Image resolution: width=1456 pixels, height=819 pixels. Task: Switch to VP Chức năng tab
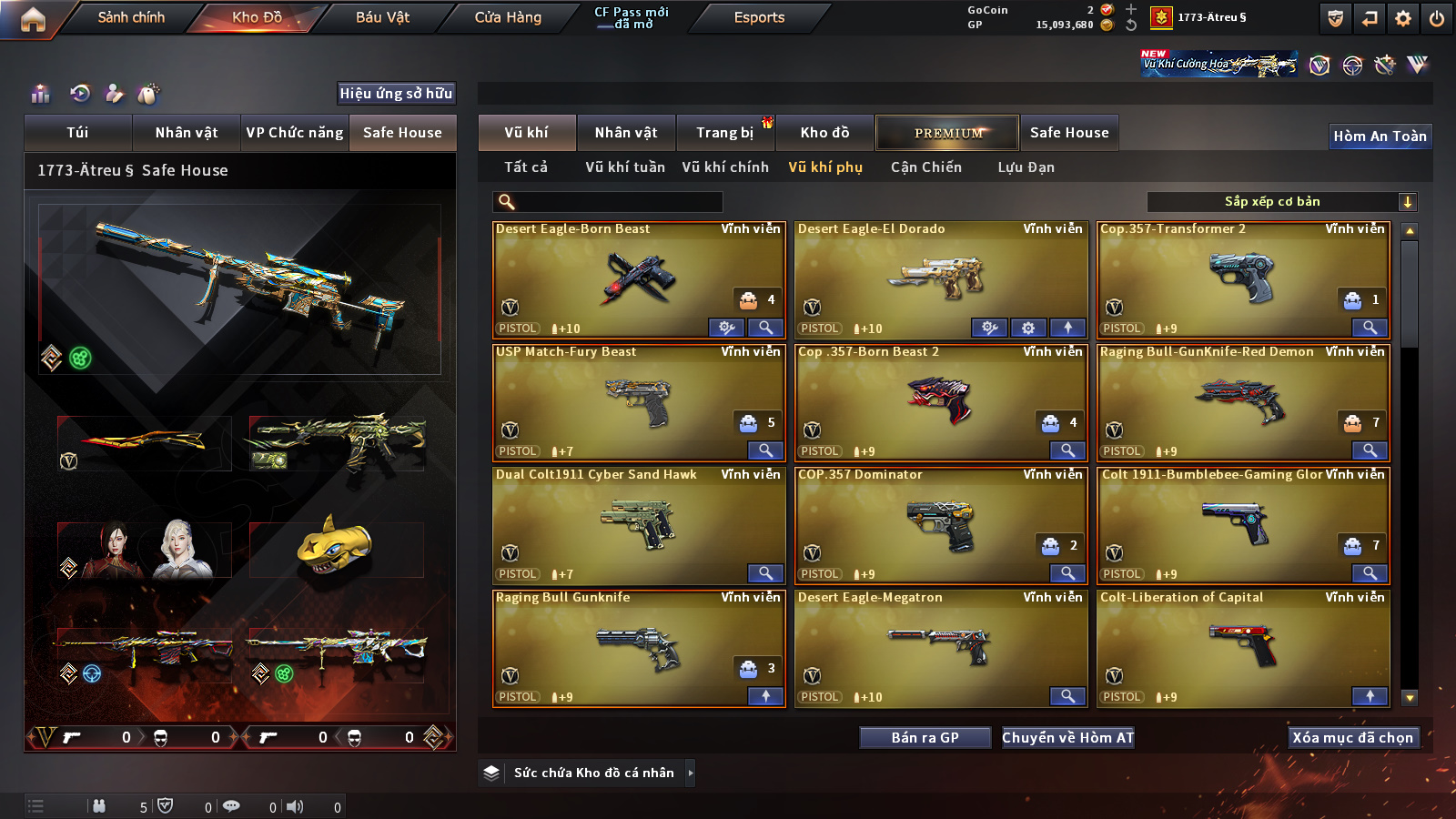click(x=295, y=133)
